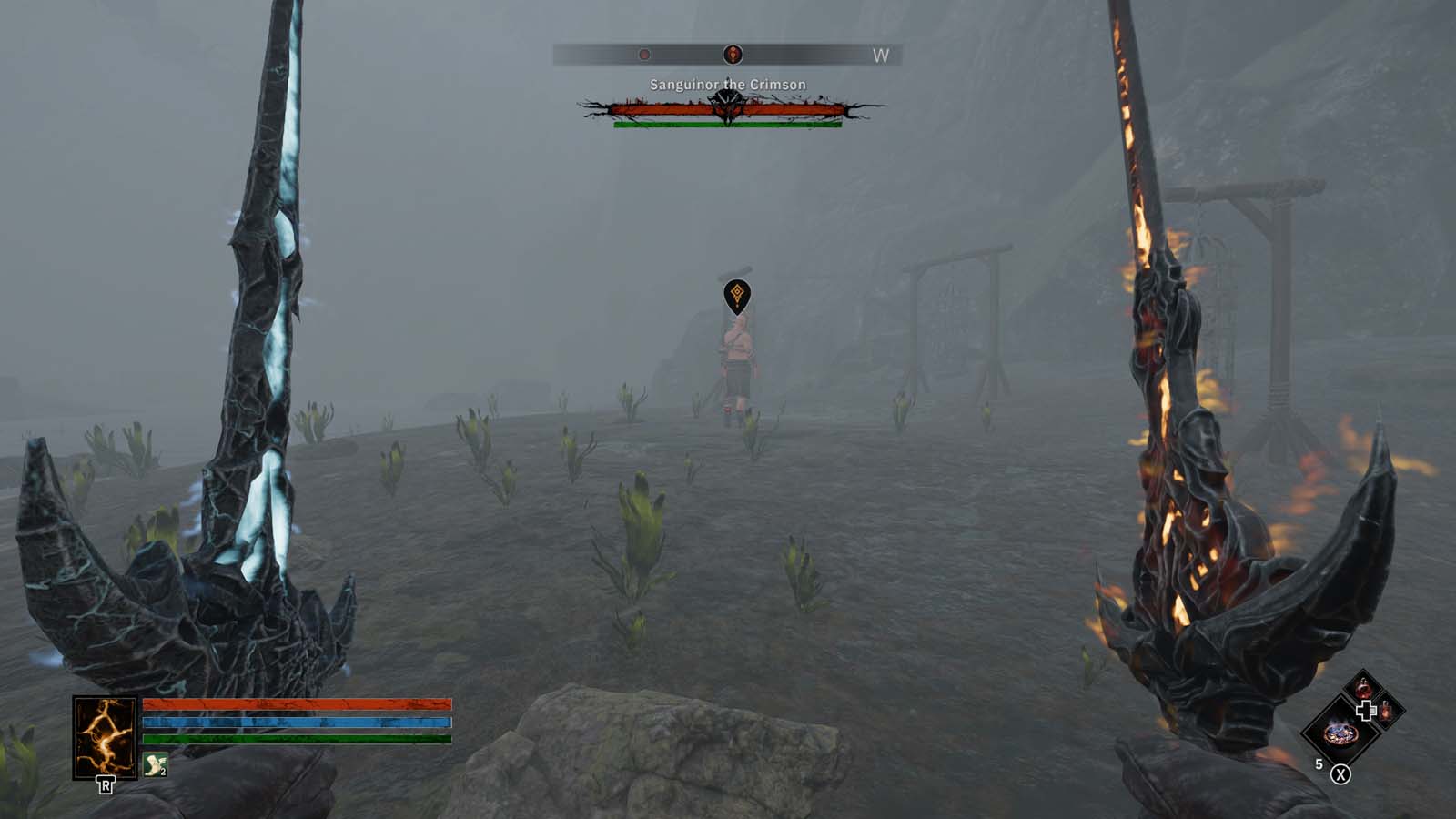Select the flask item in quick slots
Viewport: 1456px width, 819px height.
(x=1385, y=713)
